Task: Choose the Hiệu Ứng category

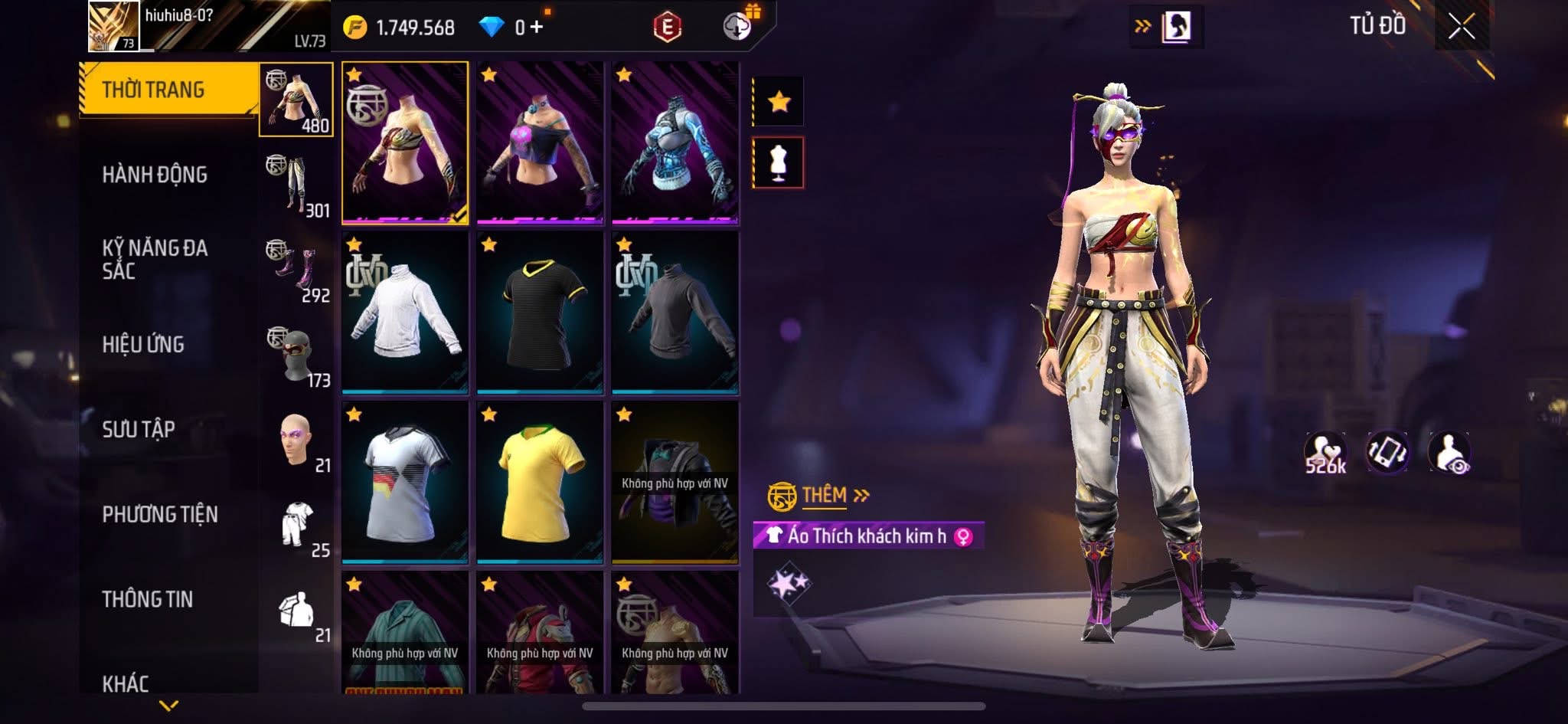Action: tap(143, 345)
